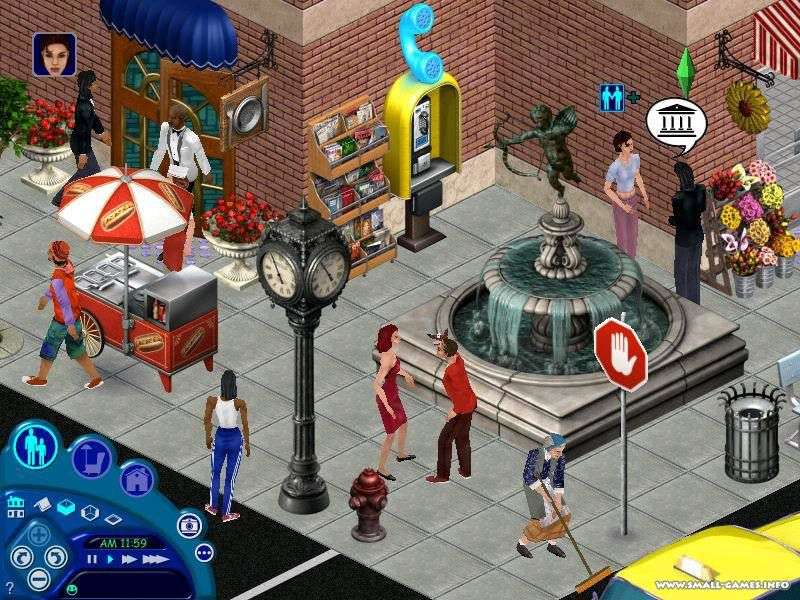Open the options button with three dots

tap(204, 552)
